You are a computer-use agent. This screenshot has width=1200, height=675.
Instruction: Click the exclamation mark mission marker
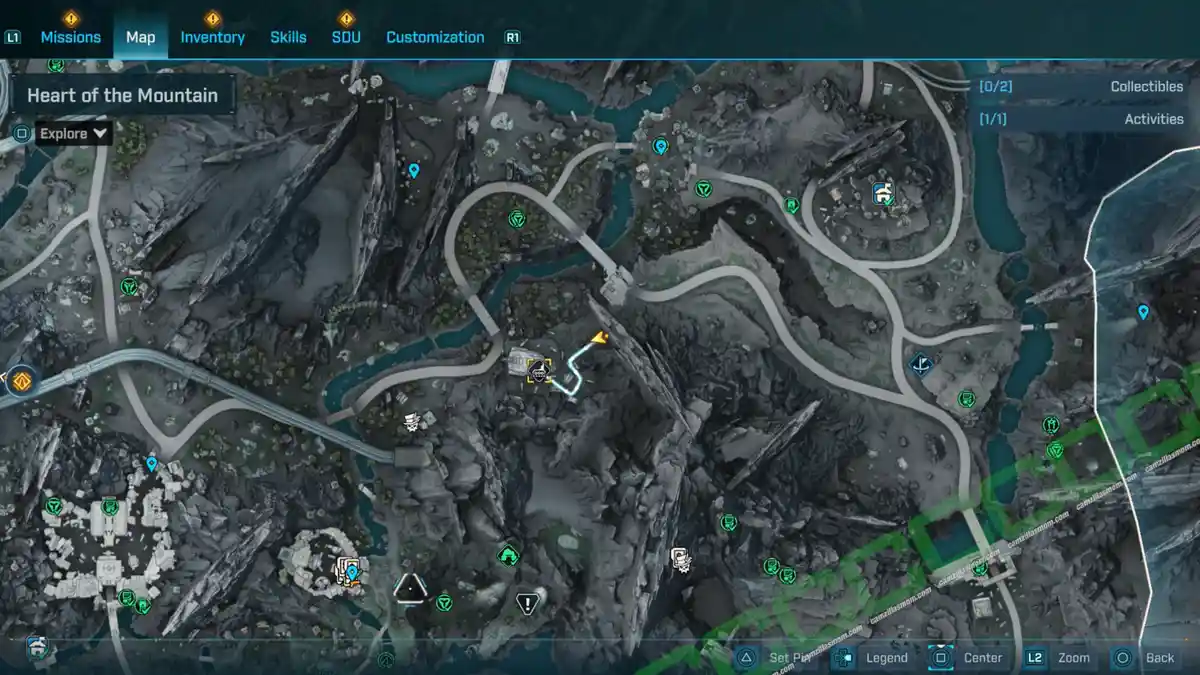tap(527, 602)
